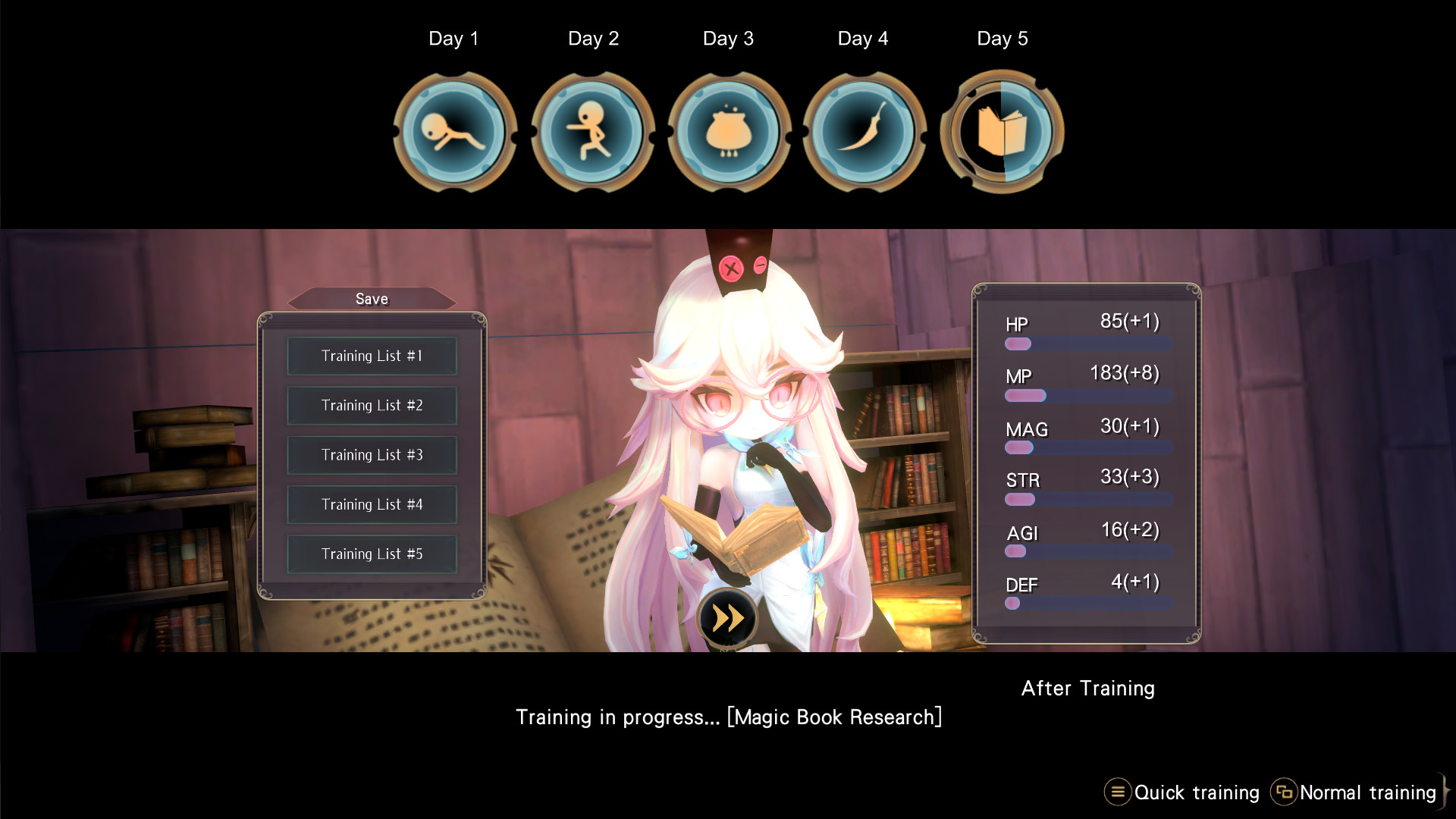
Task: Open Training List #4 options
Action: 372,504
